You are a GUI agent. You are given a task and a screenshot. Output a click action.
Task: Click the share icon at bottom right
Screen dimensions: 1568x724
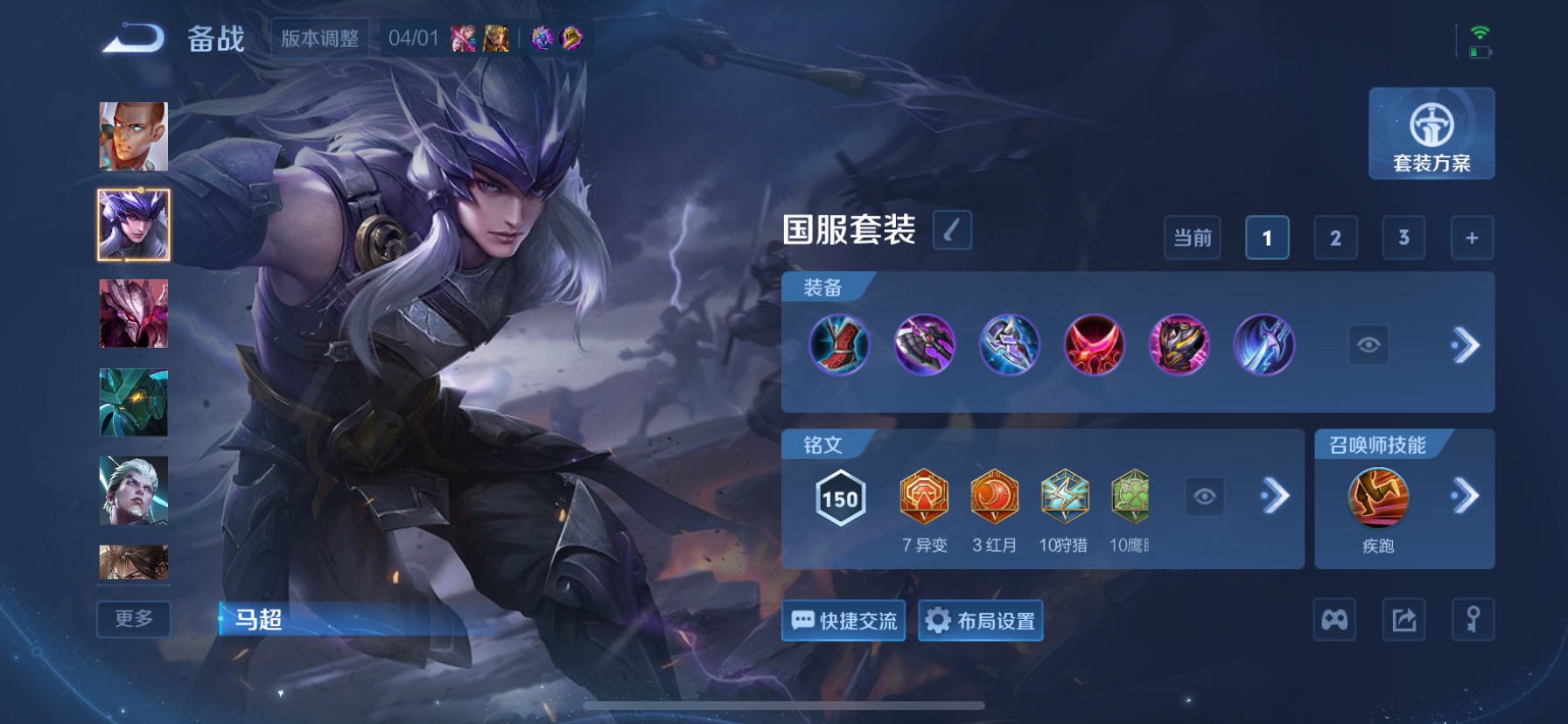pyautogui.click(x=1403, y=619)
